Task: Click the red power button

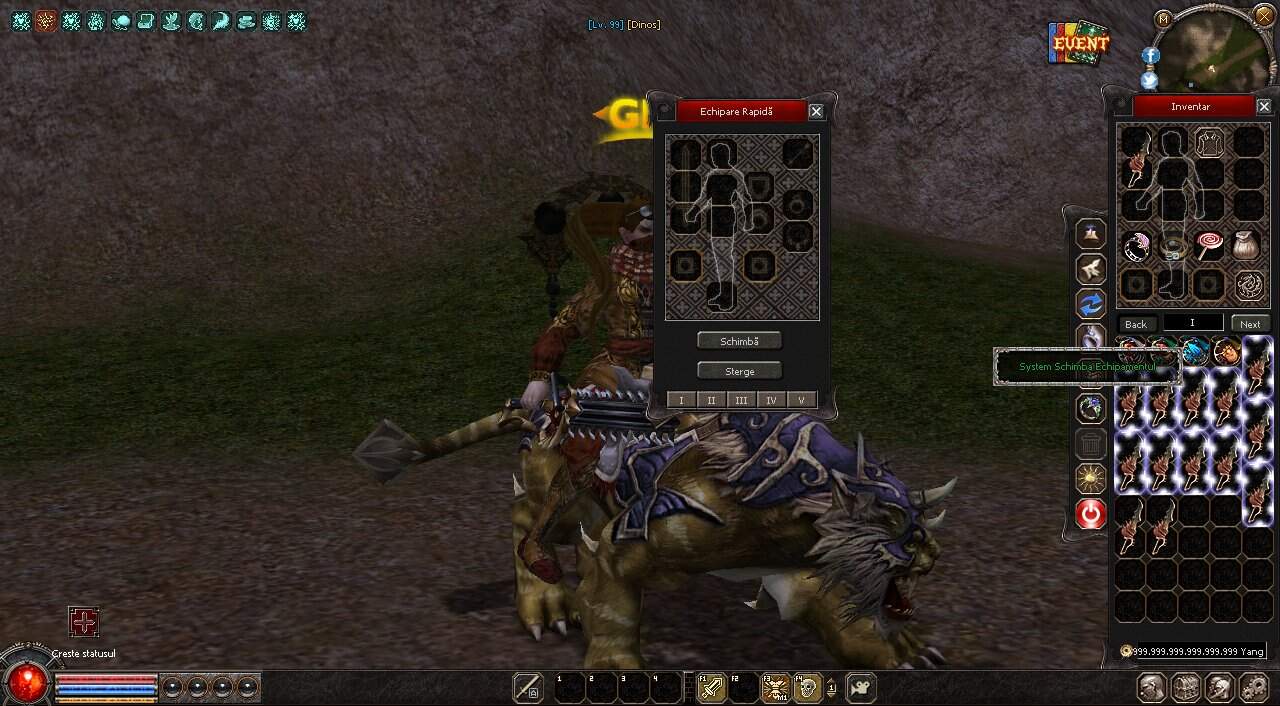Action: (1090, 514)
